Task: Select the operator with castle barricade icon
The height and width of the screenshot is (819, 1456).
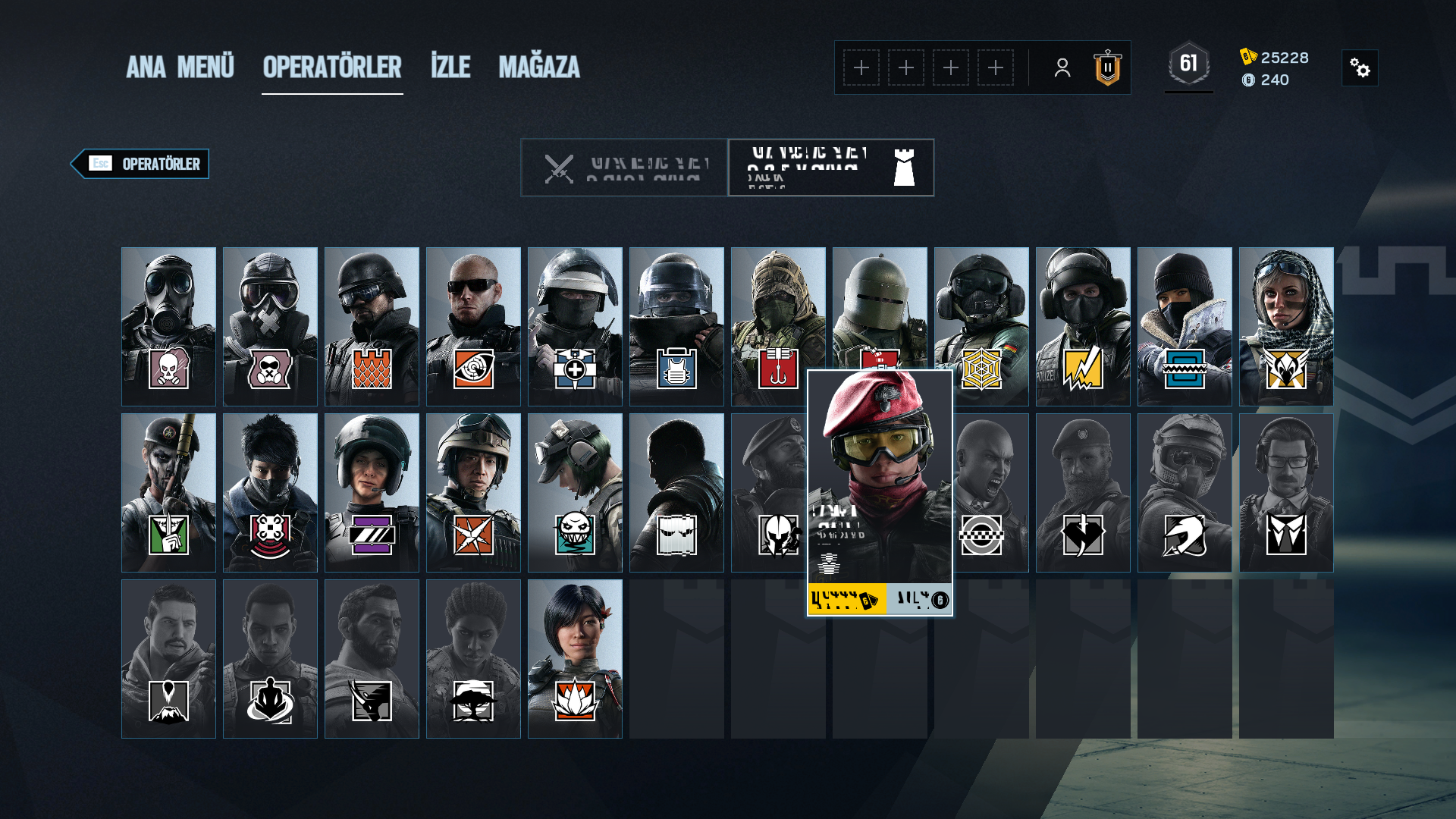Action: point(372,326)
